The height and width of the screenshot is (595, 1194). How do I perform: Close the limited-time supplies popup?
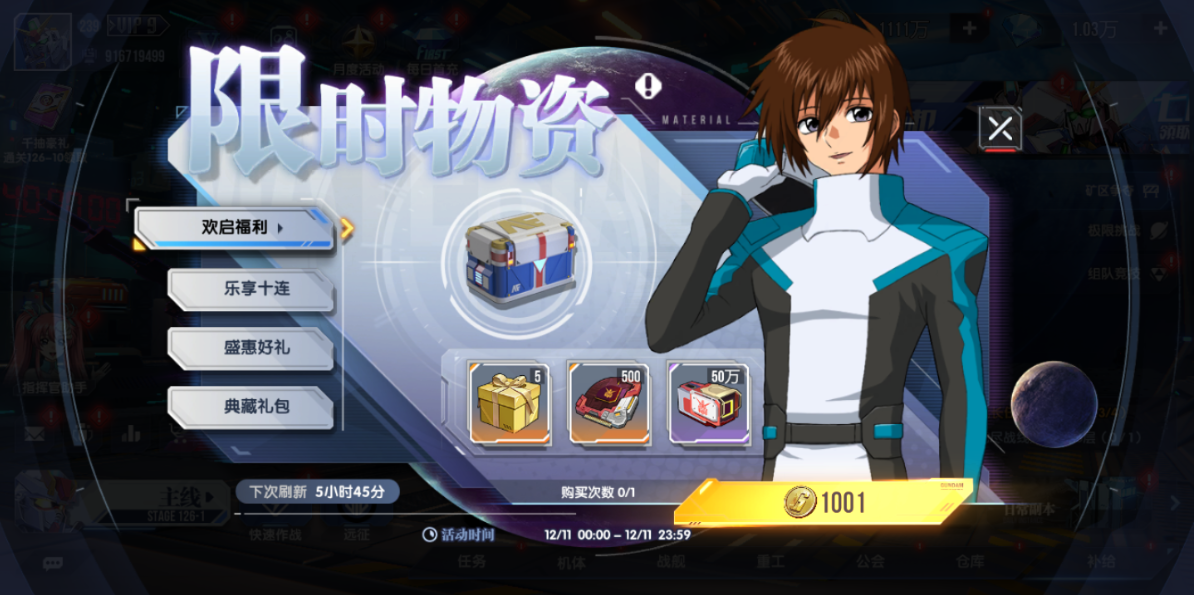[1000, 128]
